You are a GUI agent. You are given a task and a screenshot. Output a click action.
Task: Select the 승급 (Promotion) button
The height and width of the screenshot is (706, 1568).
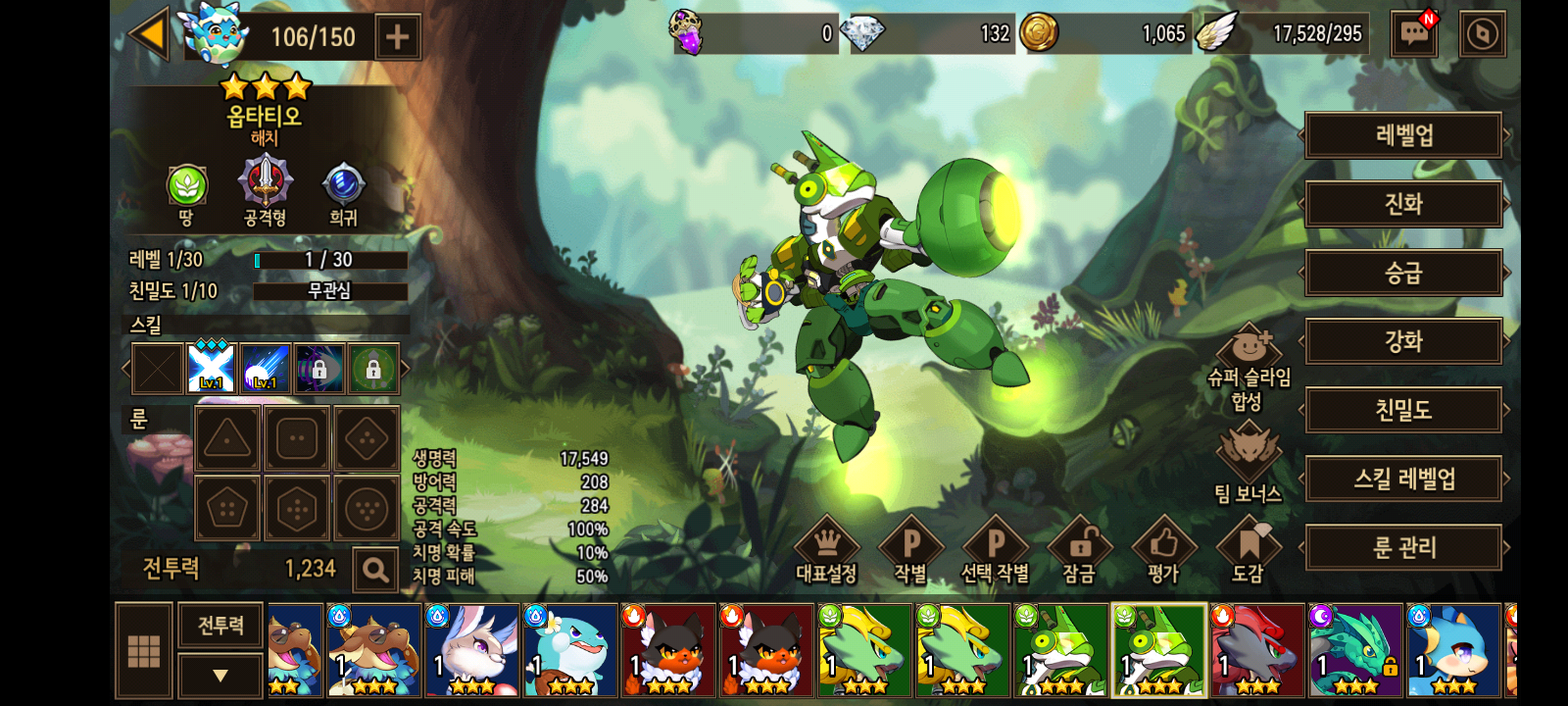(1403, 273)
